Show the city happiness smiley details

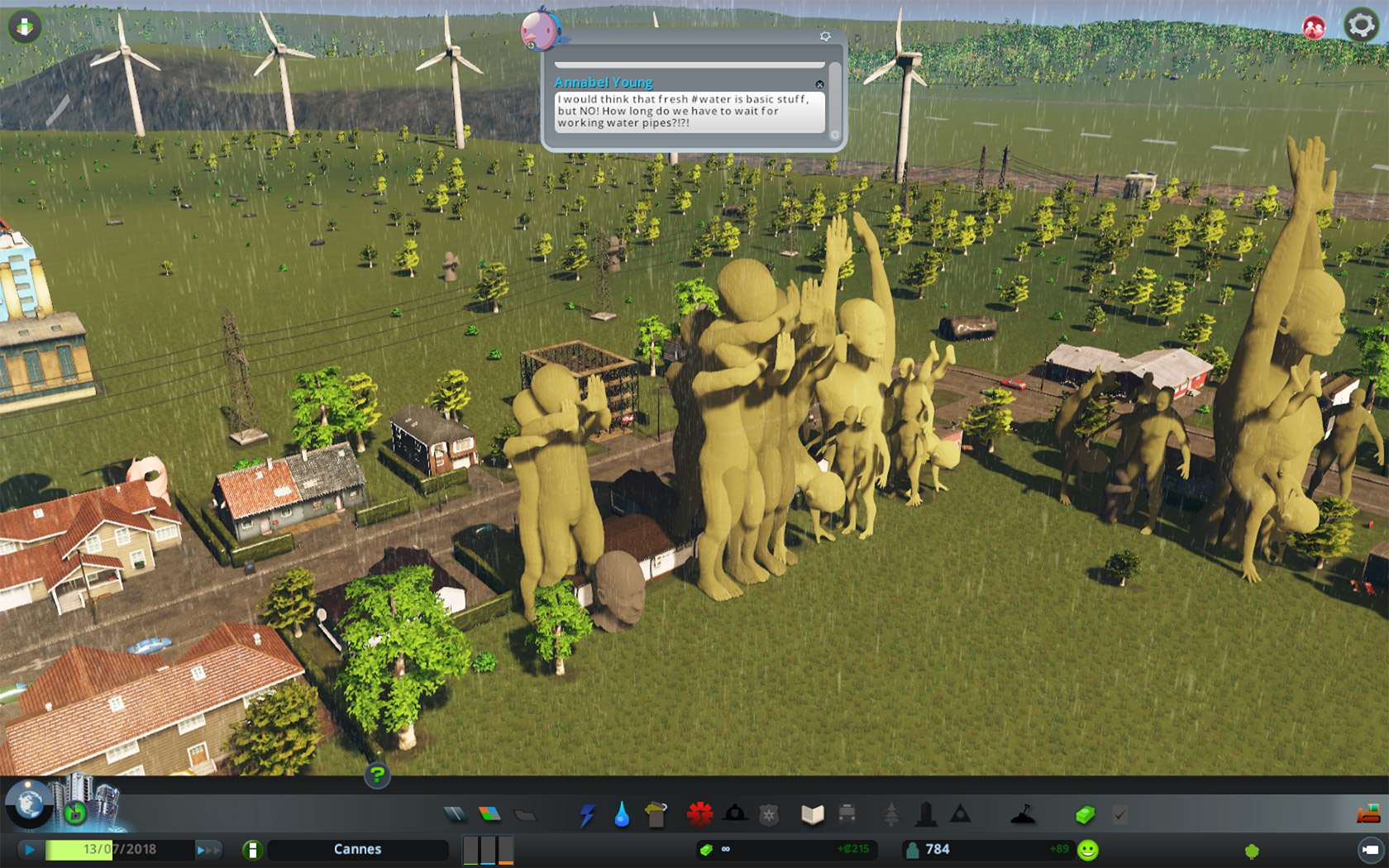pyautogui.click(x=1088, y=850)
